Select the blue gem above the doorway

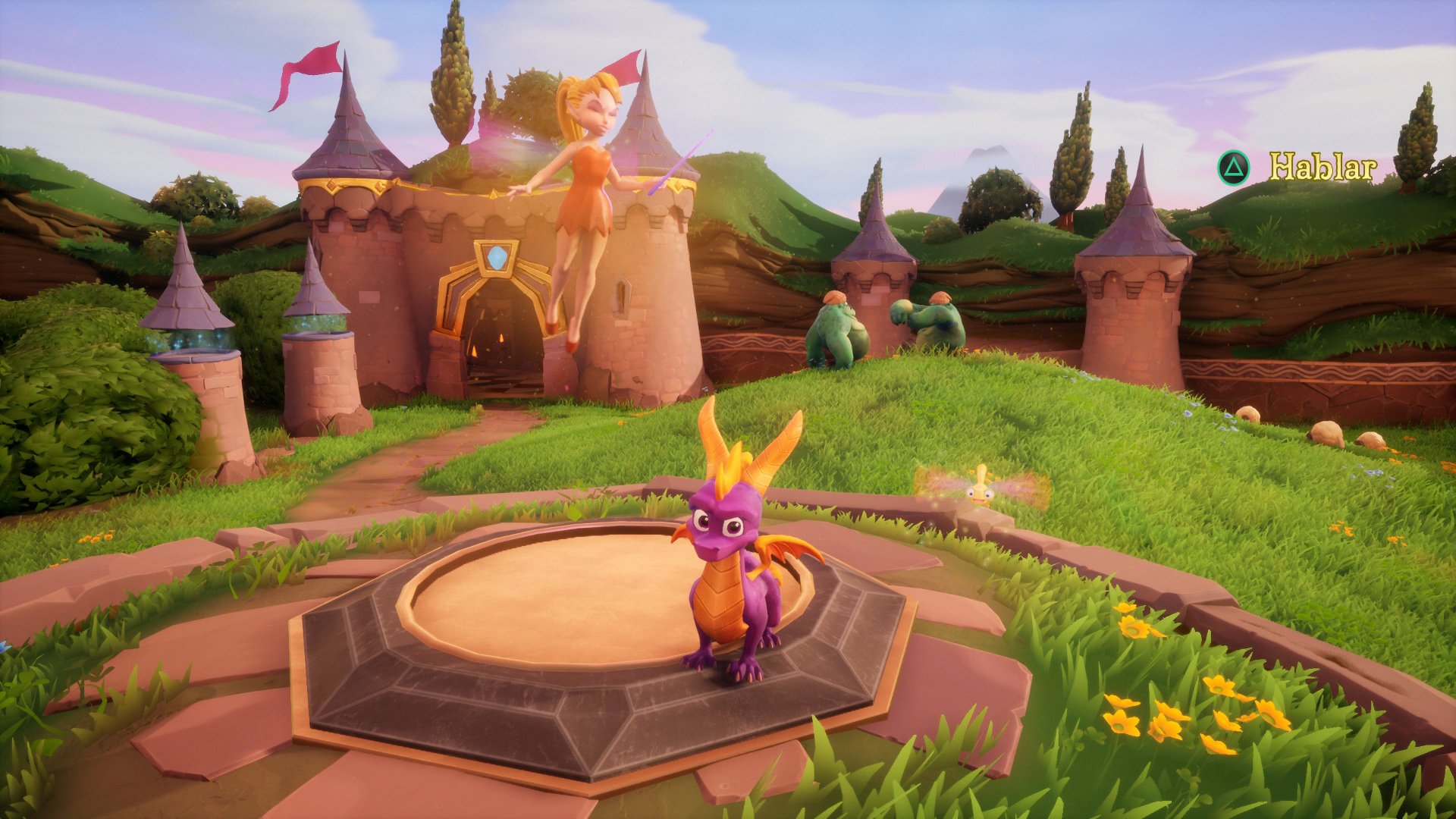(x=494, y=256)
